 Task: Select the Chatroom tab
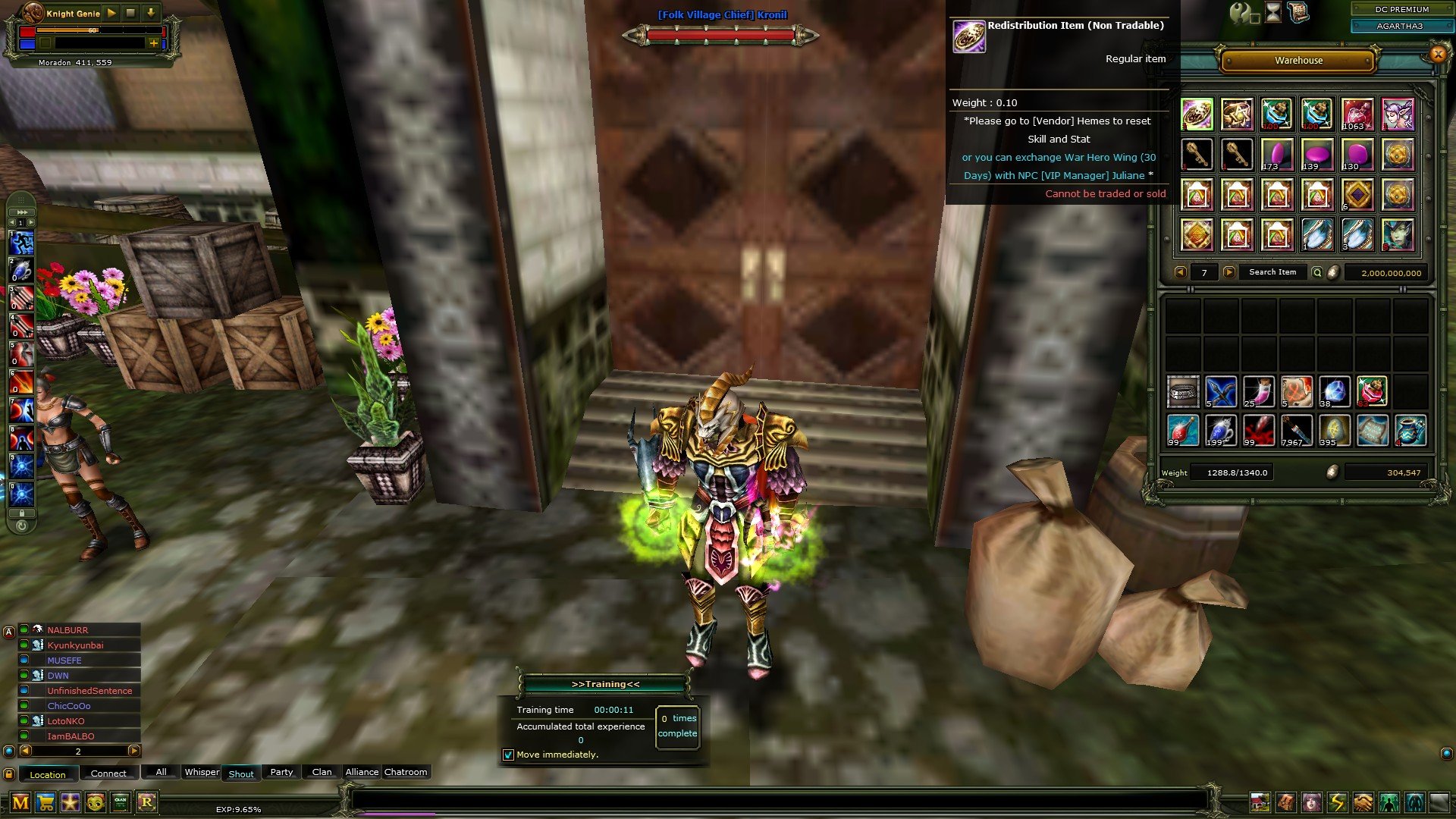click(406, 772)
